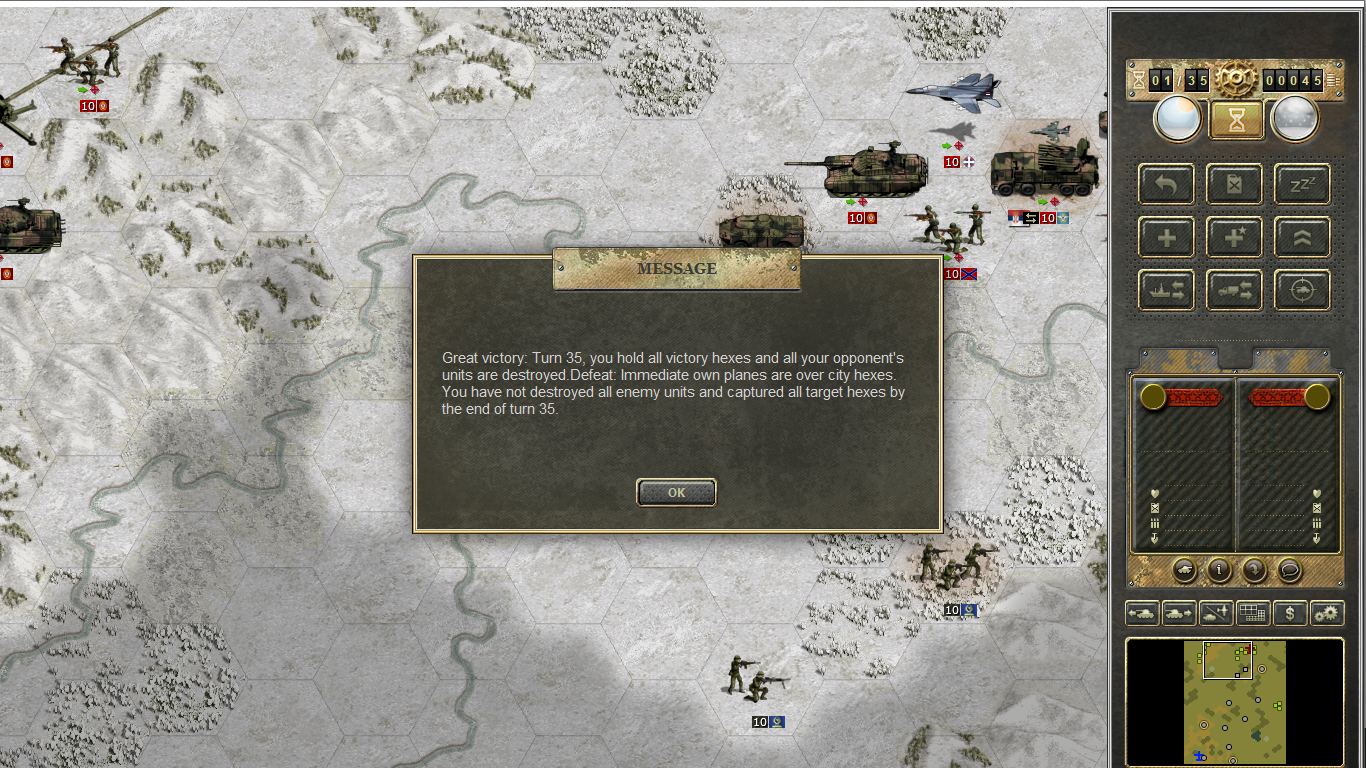Put the unit to sleep with the Zzz button

1302,184
